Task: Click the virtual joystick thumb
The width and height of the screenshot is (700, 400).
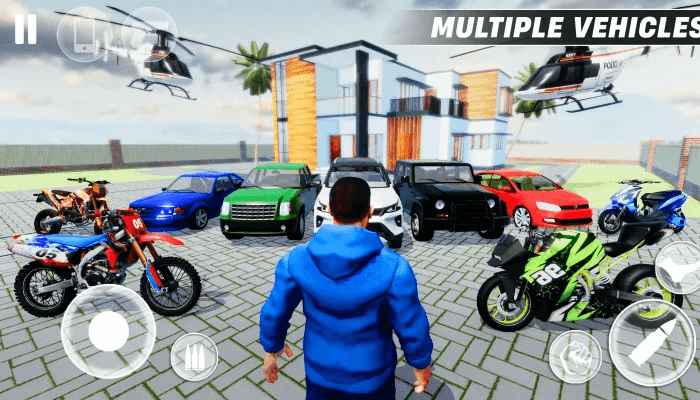Action: click(108, 330)
